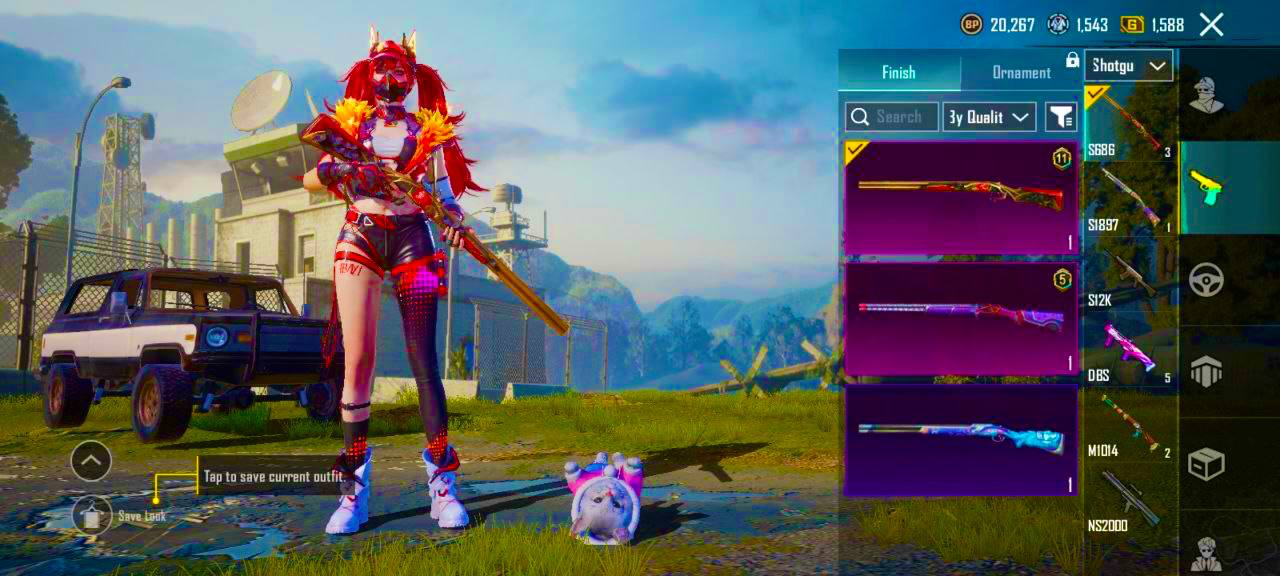Click the Search field for finishes
This screenshot has width=1280, height=576.
(x=892, y=117)
